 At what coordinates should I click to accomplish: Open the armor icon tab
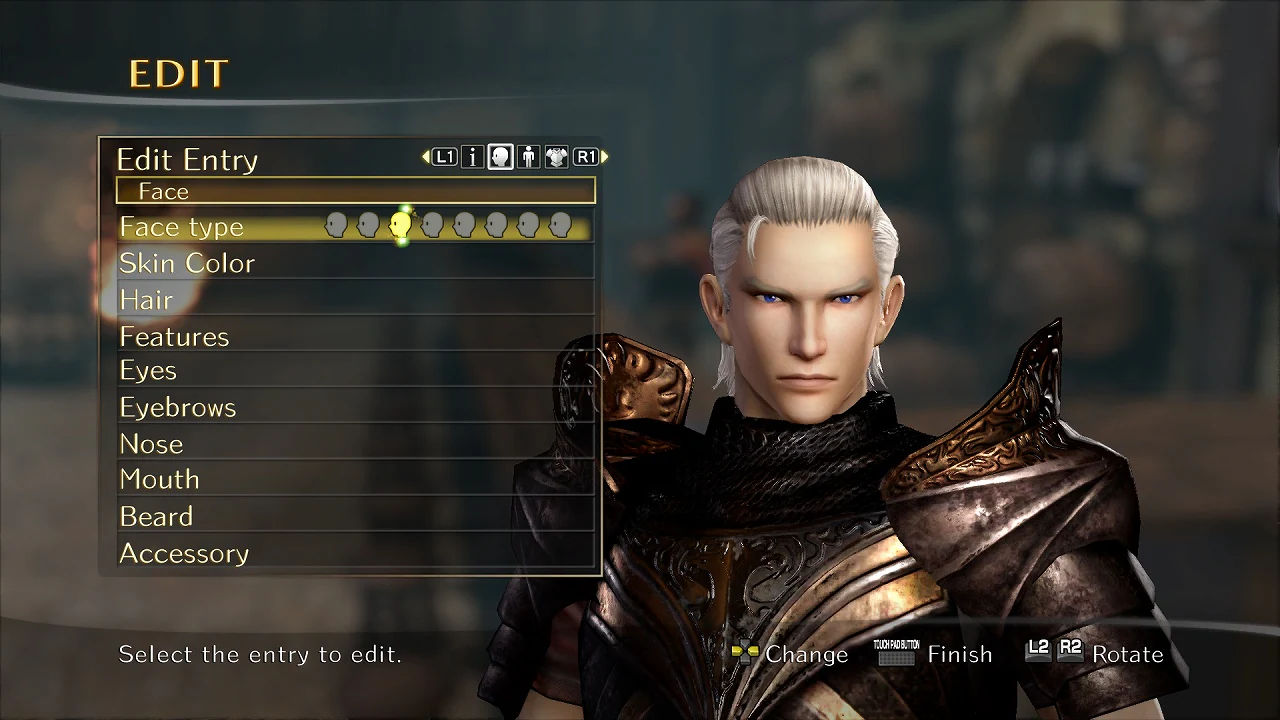(x=556, y=157)
